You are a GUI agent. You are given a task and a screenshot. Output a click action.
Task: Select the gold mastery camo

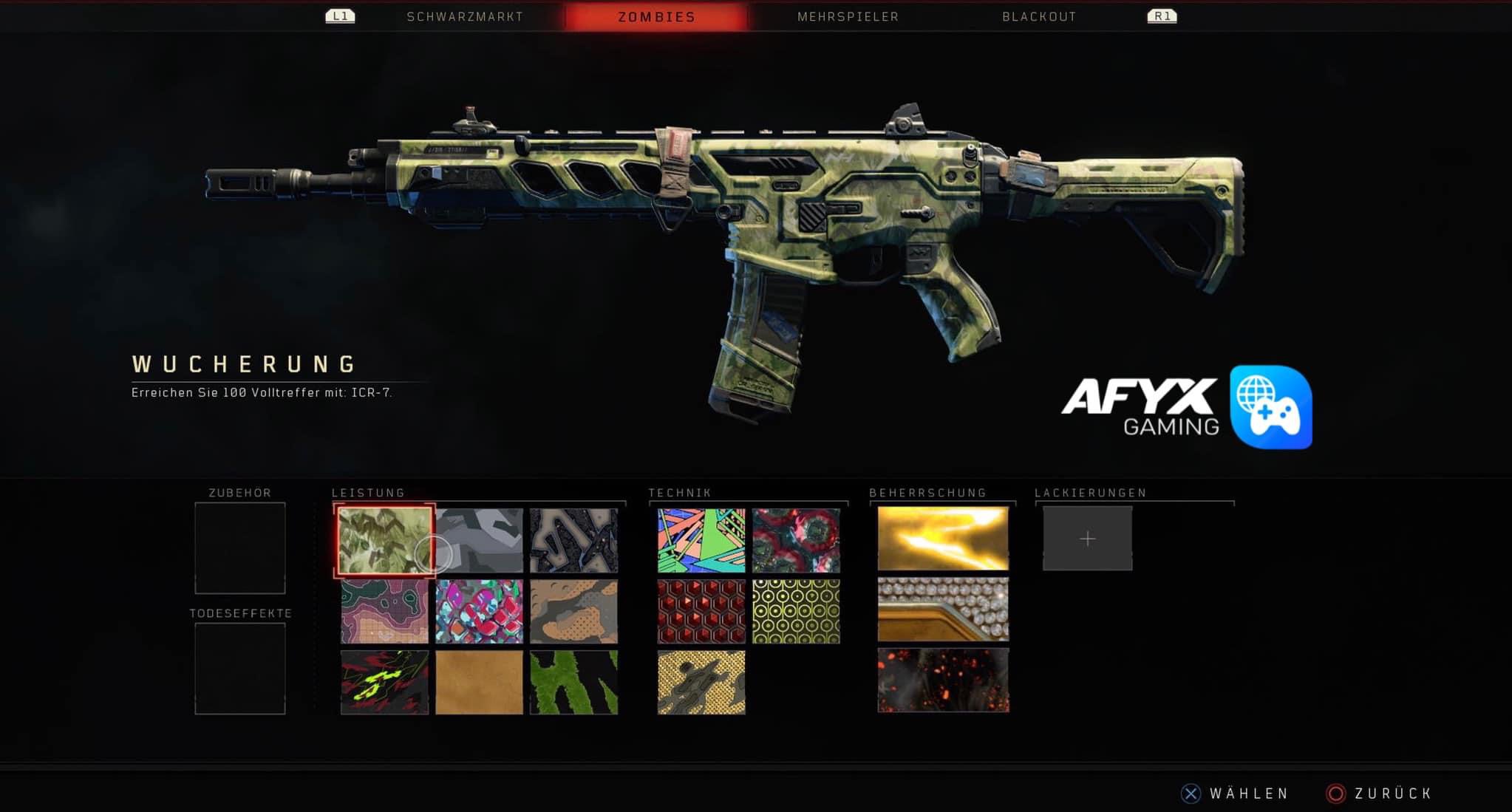(x=943, y=539)
